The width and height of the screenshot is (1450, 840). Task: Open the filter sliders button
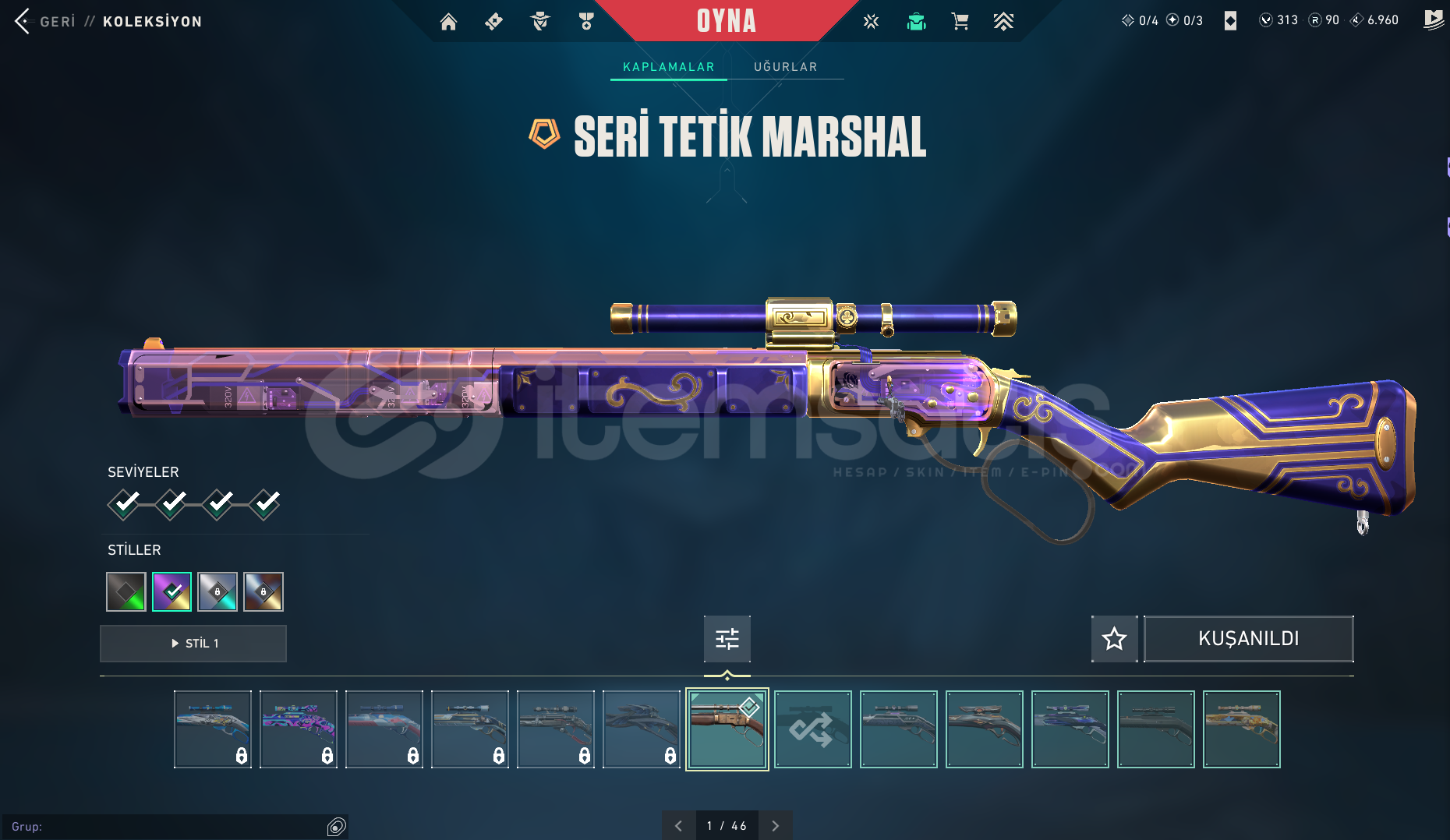click(x=727, y=639)
